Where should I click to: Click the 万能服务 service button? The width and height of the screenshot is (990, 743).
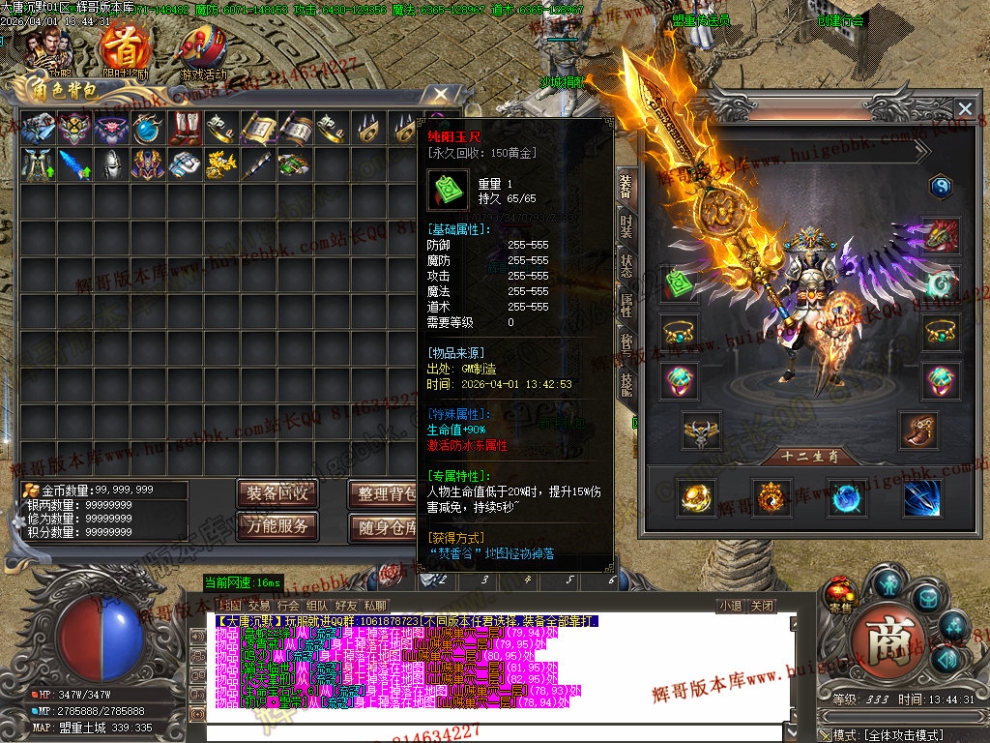[277, 526]
